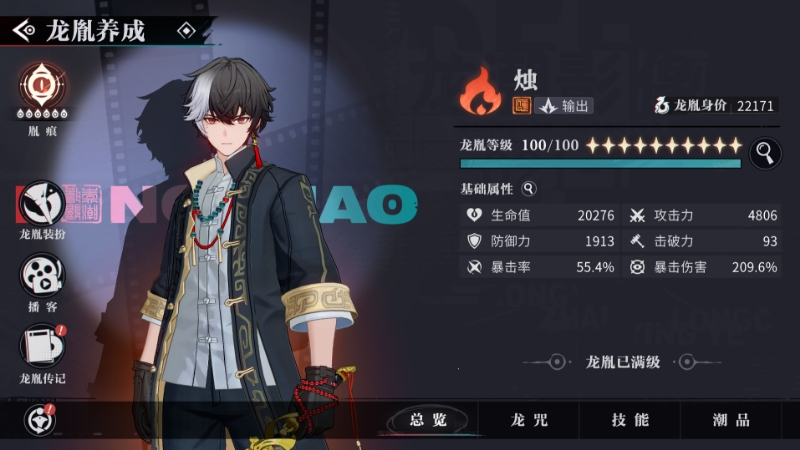Viewport: 800px width, 450px height.
Task: Go back using the top-left arrow
Action: [24, 31]
